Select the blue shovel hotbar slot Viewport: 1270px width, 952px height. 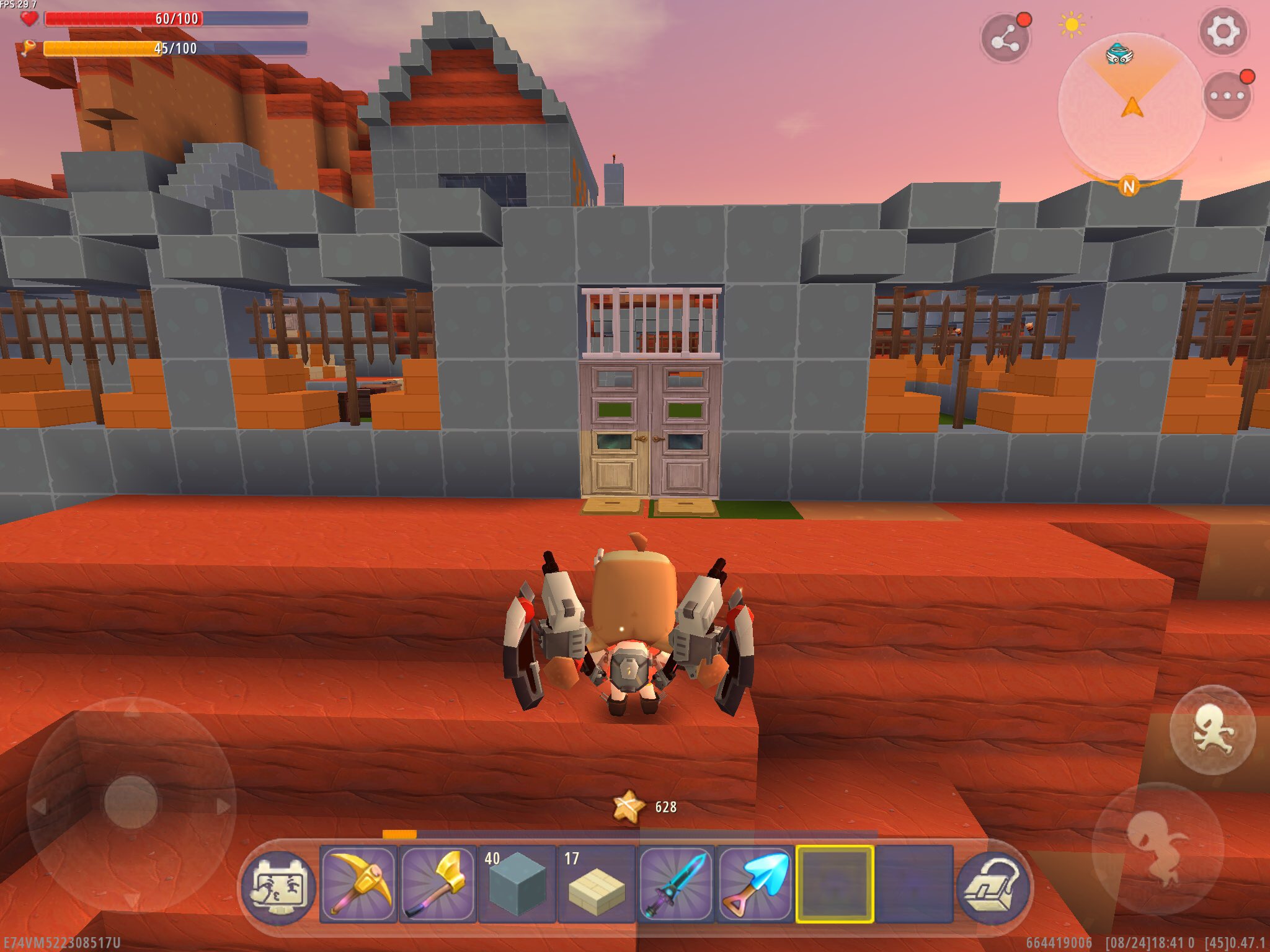click(755, 884)
